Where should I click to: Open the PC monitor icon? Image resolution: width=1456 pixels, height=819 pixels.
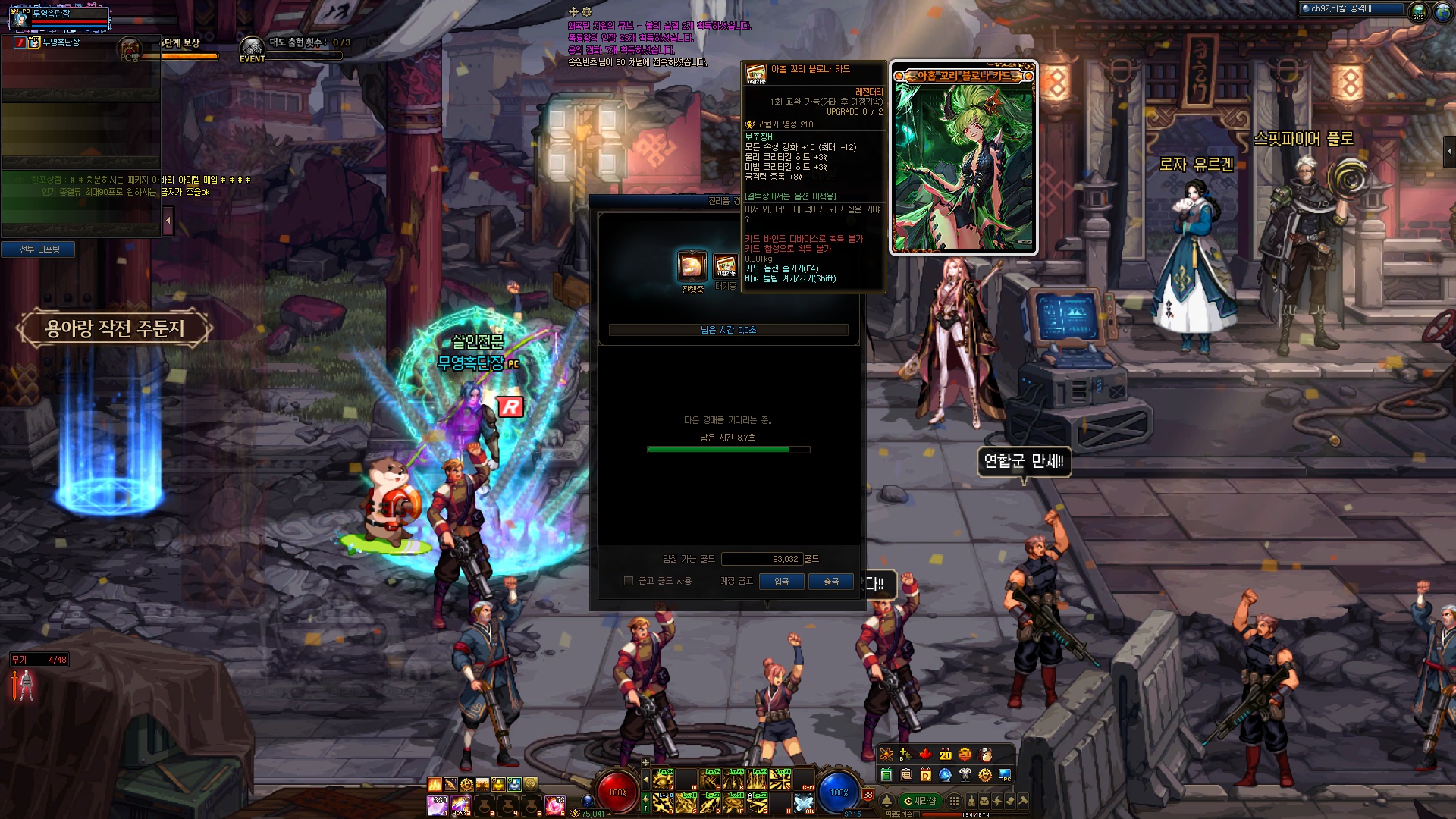click(1005, 775)
